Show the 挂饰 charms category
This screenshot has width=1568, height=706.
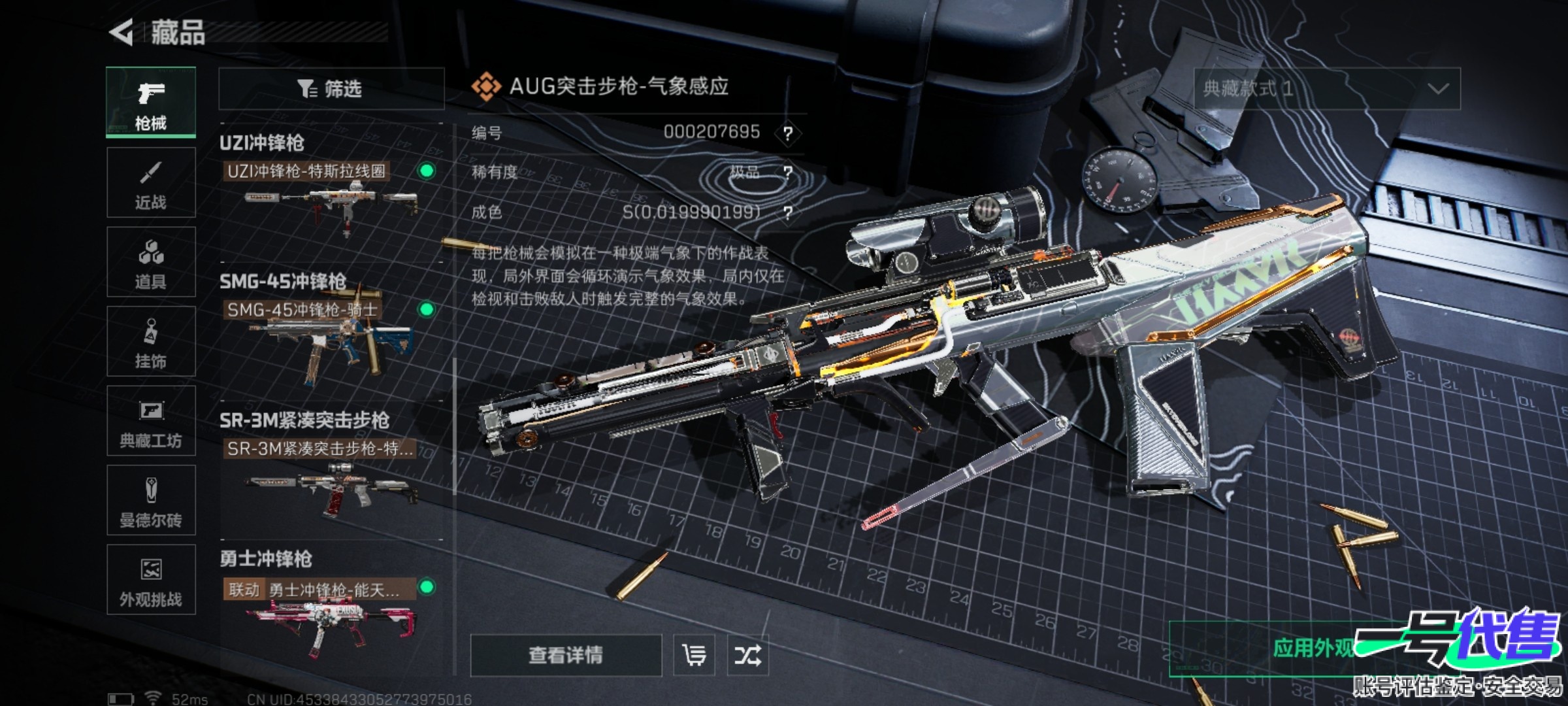tap(151, 341)
